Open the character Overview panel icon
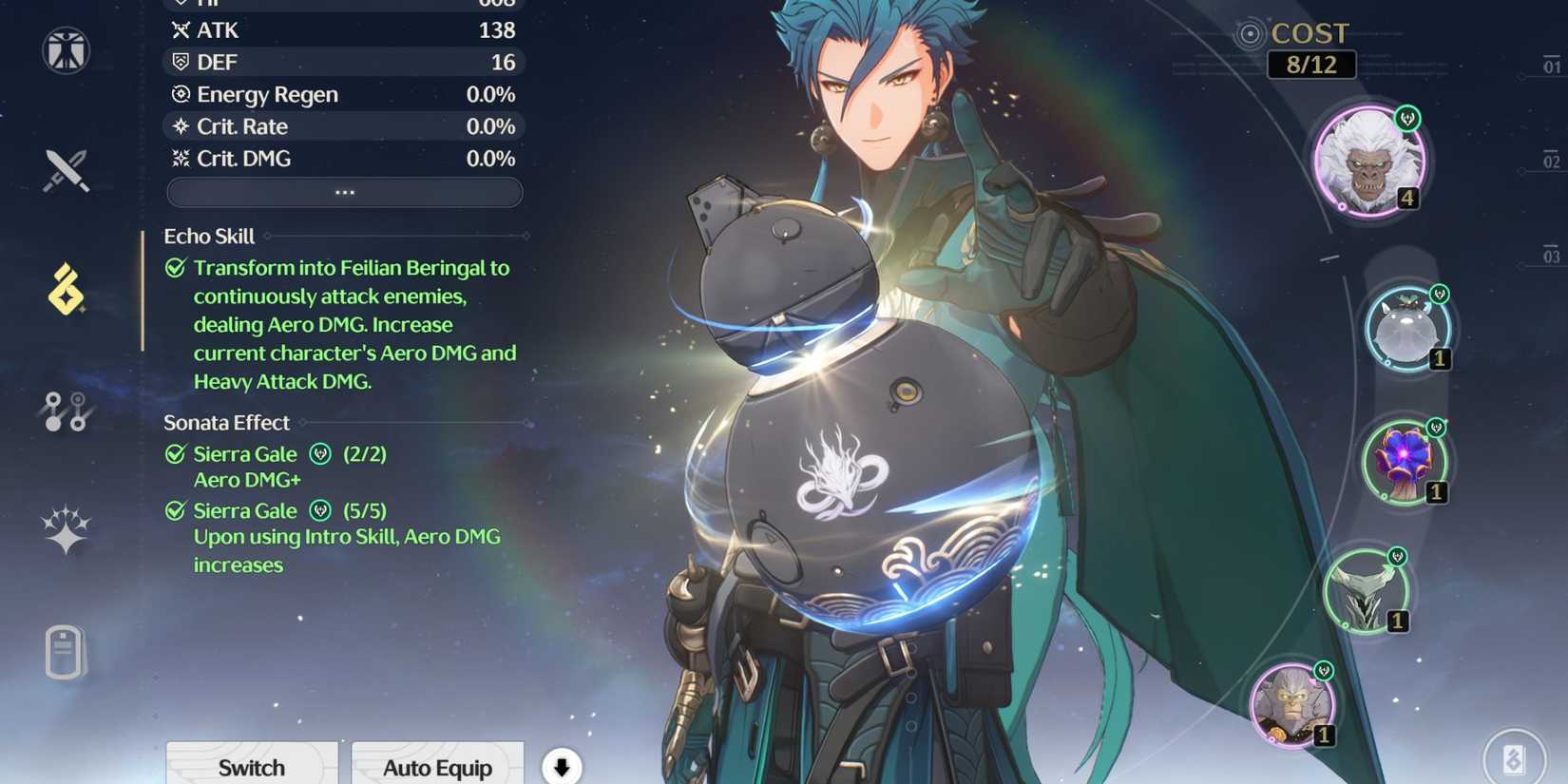1568x784 pixels. (x=65, y=52)
